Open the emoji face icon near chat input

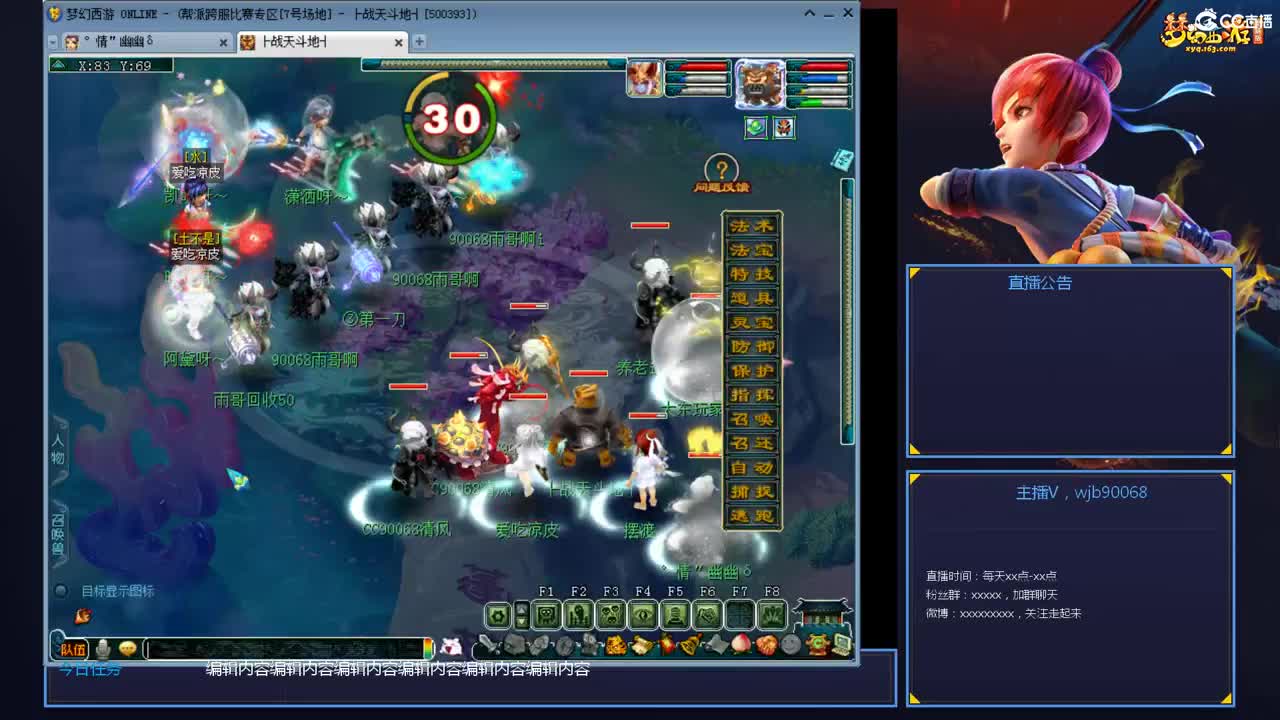point(128,650)
